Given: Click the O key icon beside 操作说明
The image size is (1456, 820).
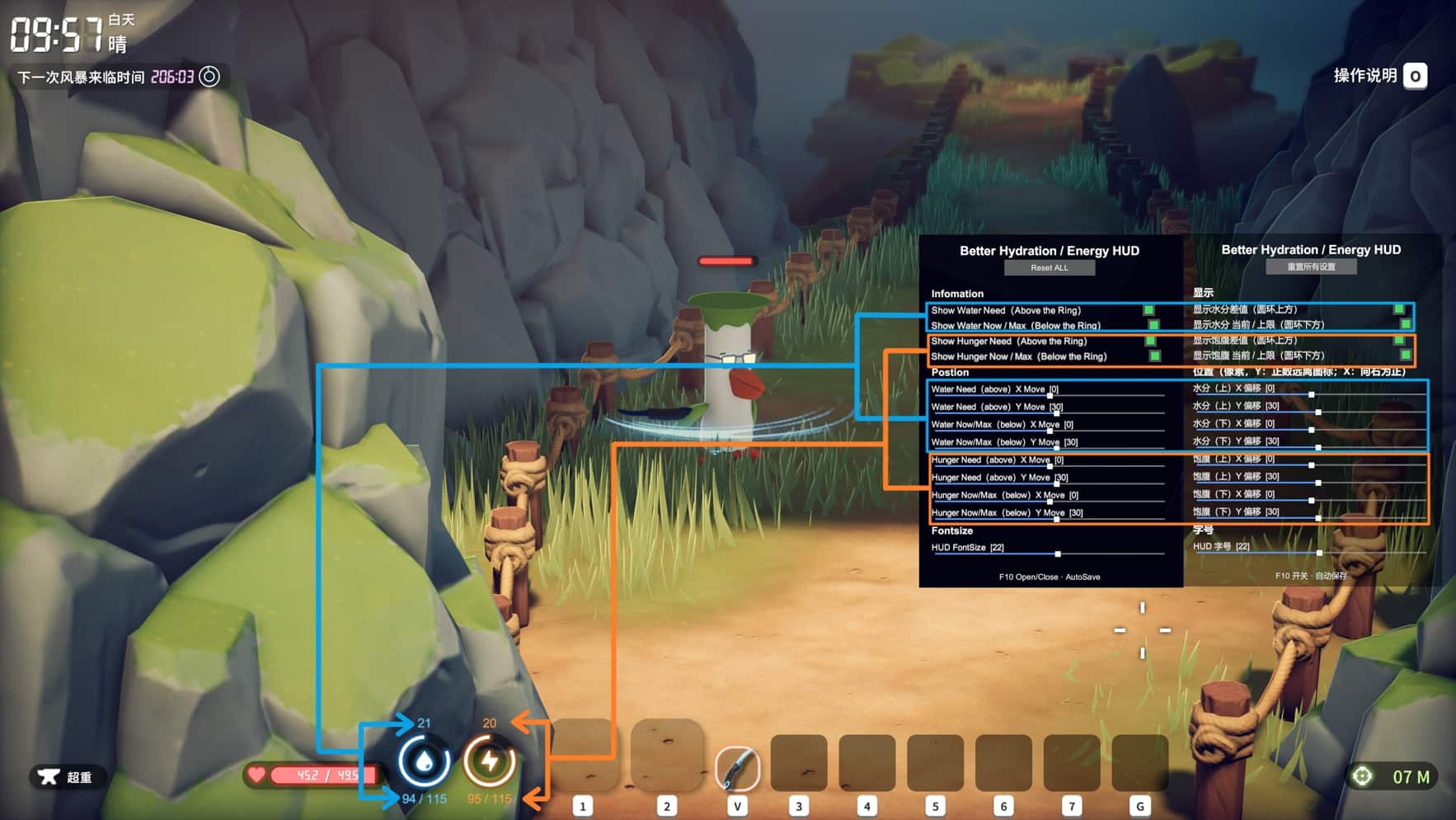Looking at the screenshot, I should pos(1416,76).
